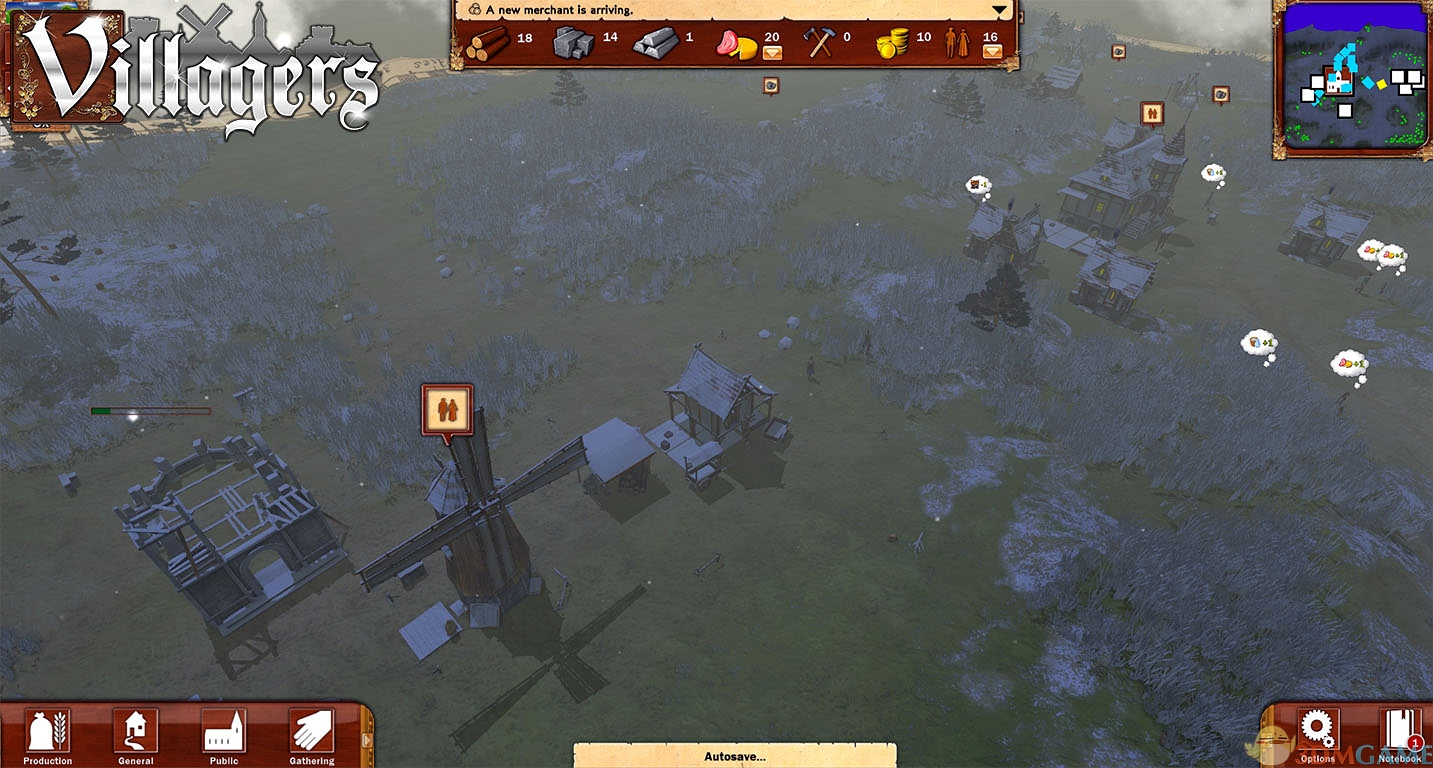The image size is (1433, 768).
Task: Select the General buildings category
Action: pyautogui.click(x=135, y=733)
